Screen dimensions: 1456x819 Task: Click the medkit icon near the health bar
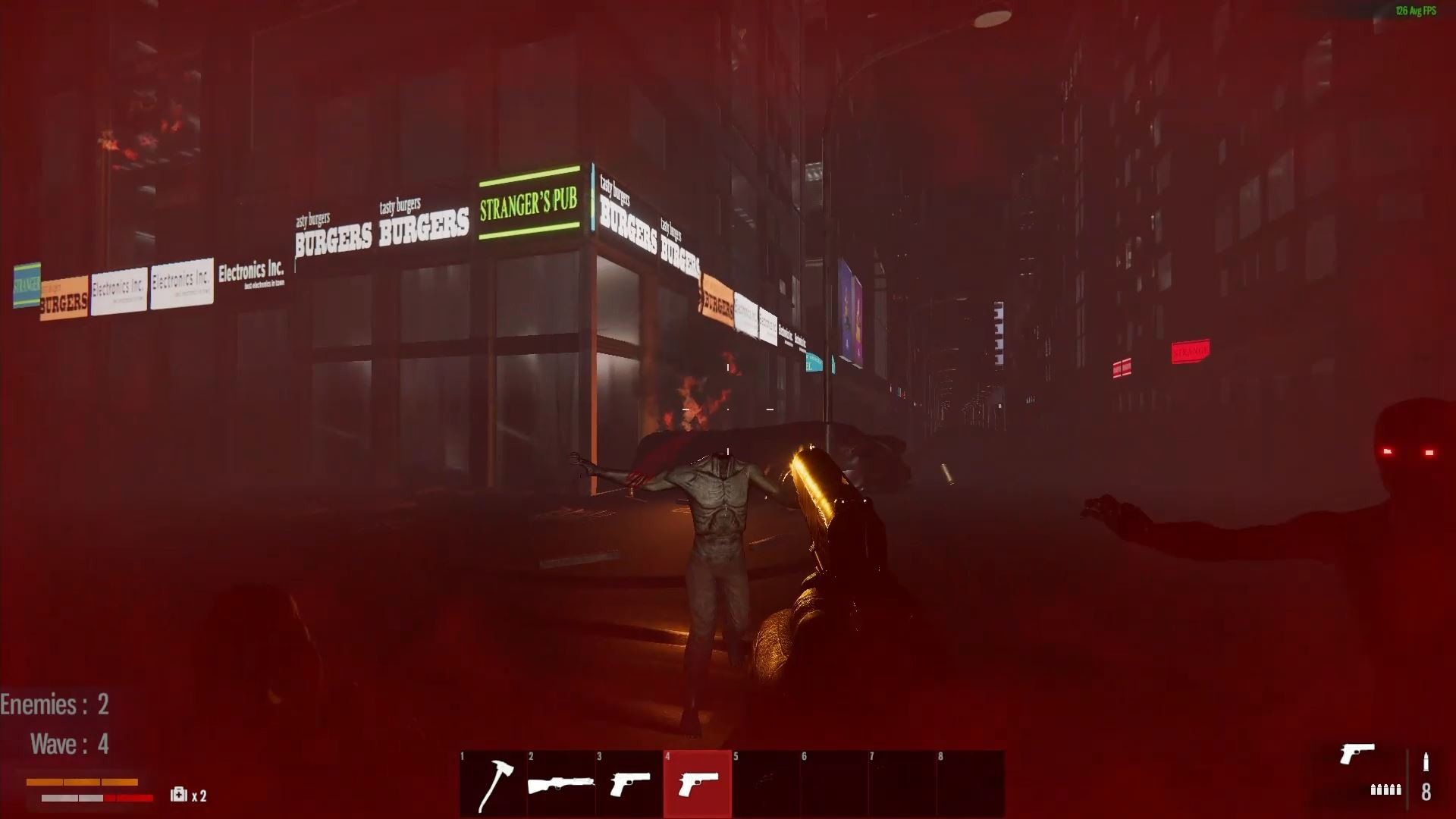pos(179,795)
